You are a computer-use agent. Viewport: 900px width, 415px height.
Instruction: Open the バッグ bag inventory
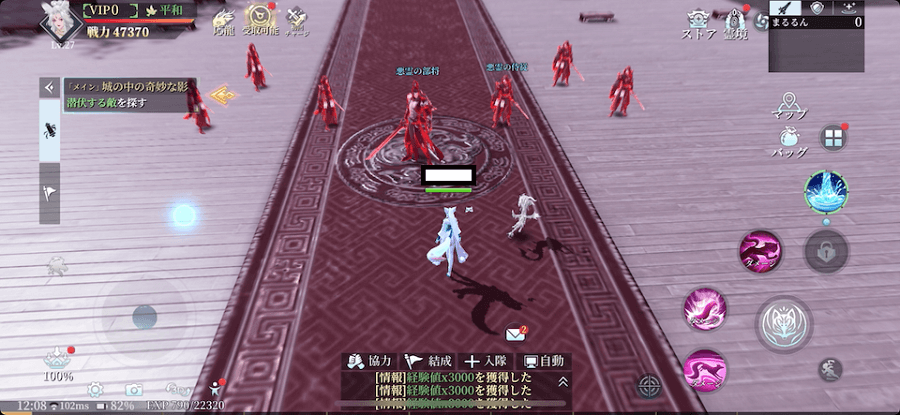pos(789,143)
